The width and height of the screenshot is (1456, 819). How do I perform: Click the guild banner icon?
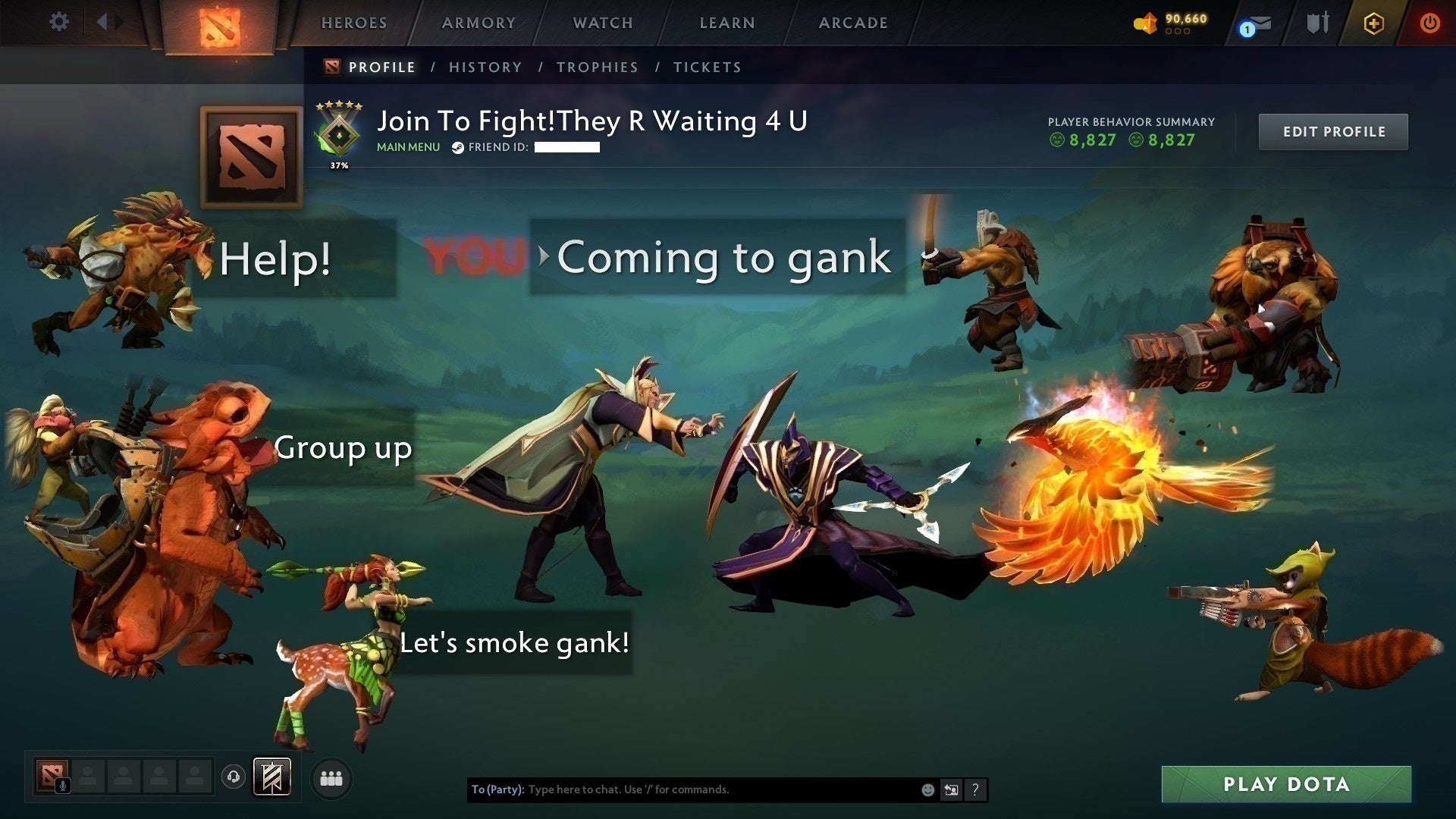click(x=271, y=777)
